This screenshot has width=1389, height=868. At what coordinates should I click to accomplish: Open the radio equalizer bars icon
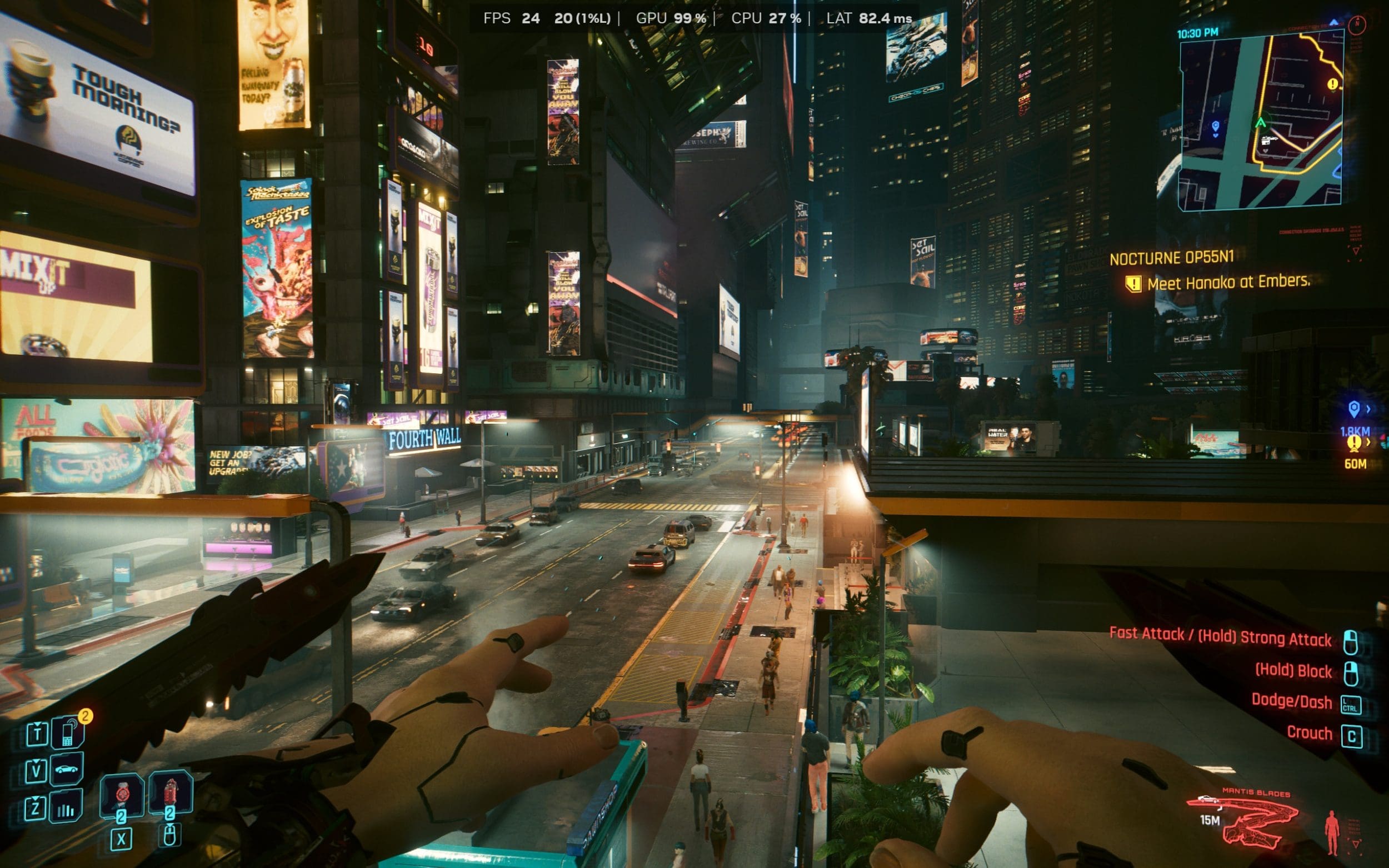66,807
